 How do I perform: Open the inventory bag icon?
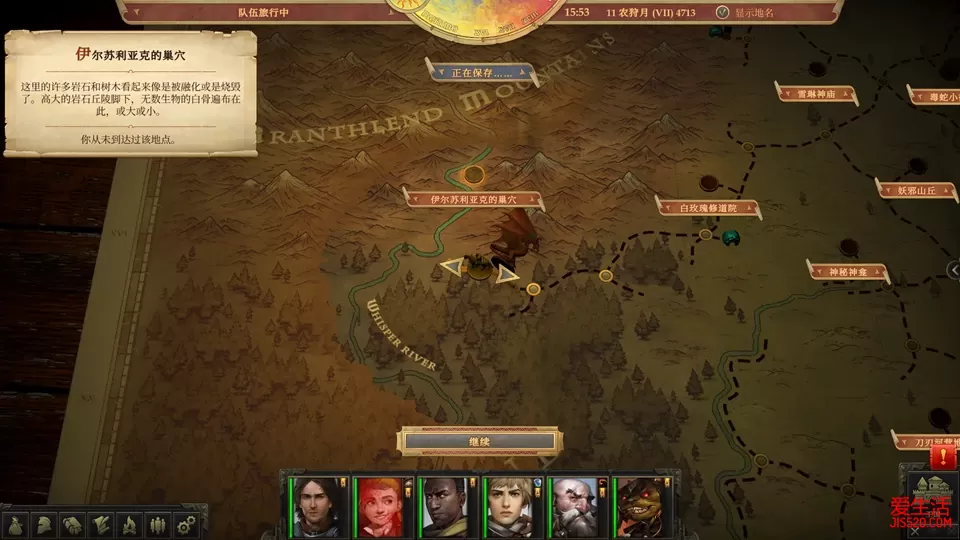17,524
